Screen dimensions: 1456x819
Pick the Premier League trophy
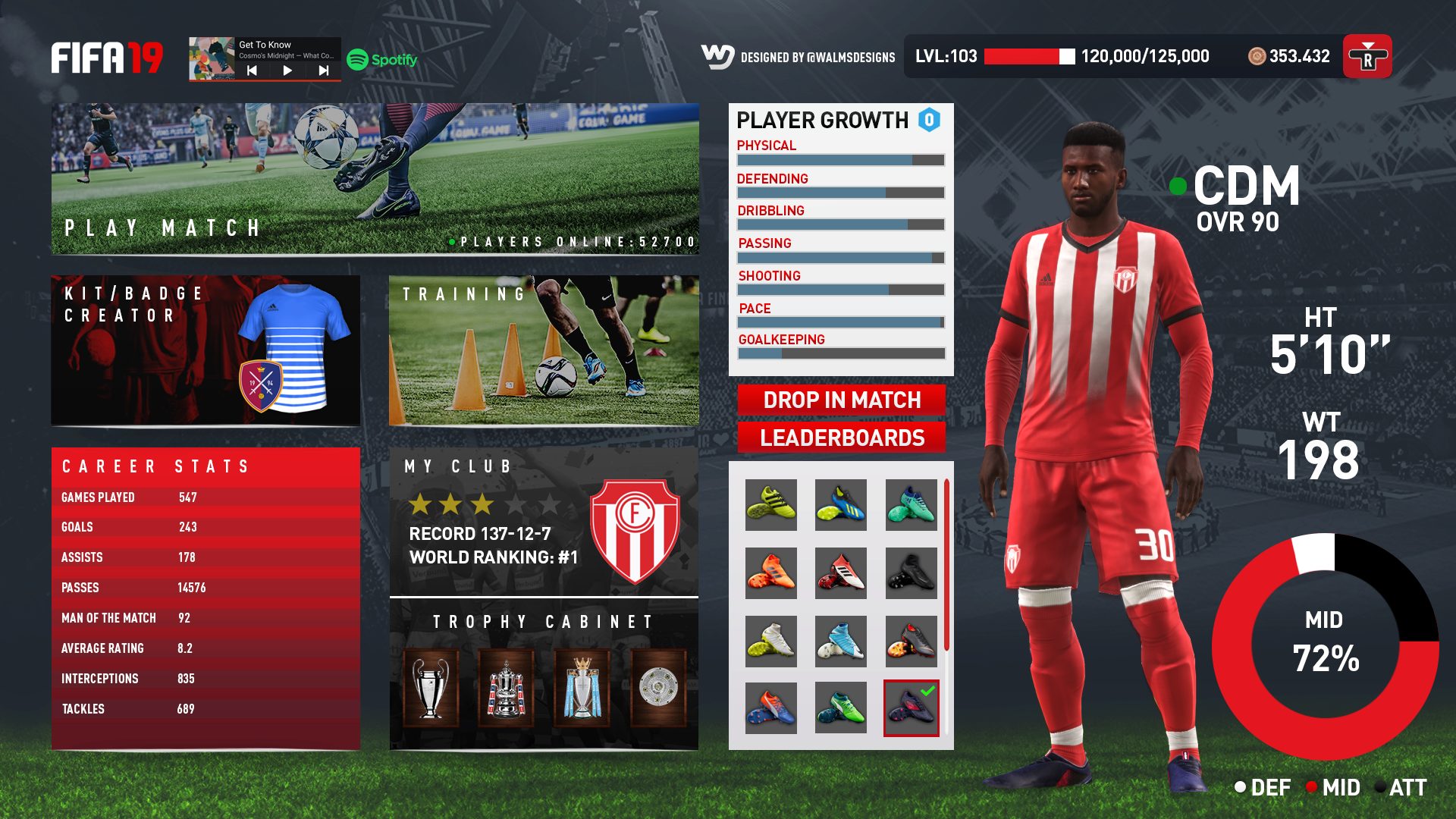click(x=582, y=688)
